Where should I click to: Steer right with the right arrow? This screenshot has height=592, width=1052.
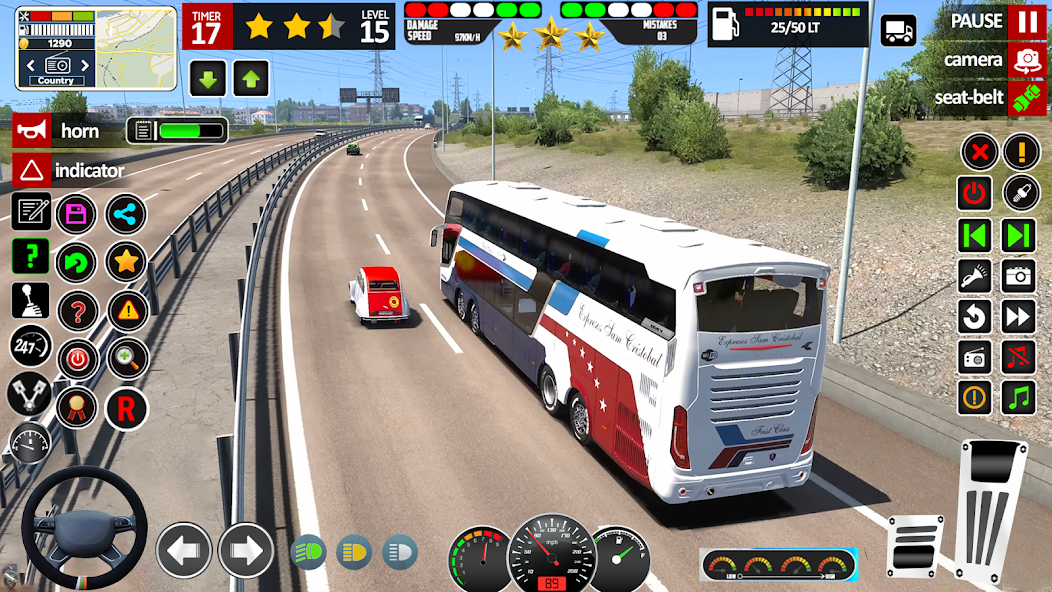(246, 551)
